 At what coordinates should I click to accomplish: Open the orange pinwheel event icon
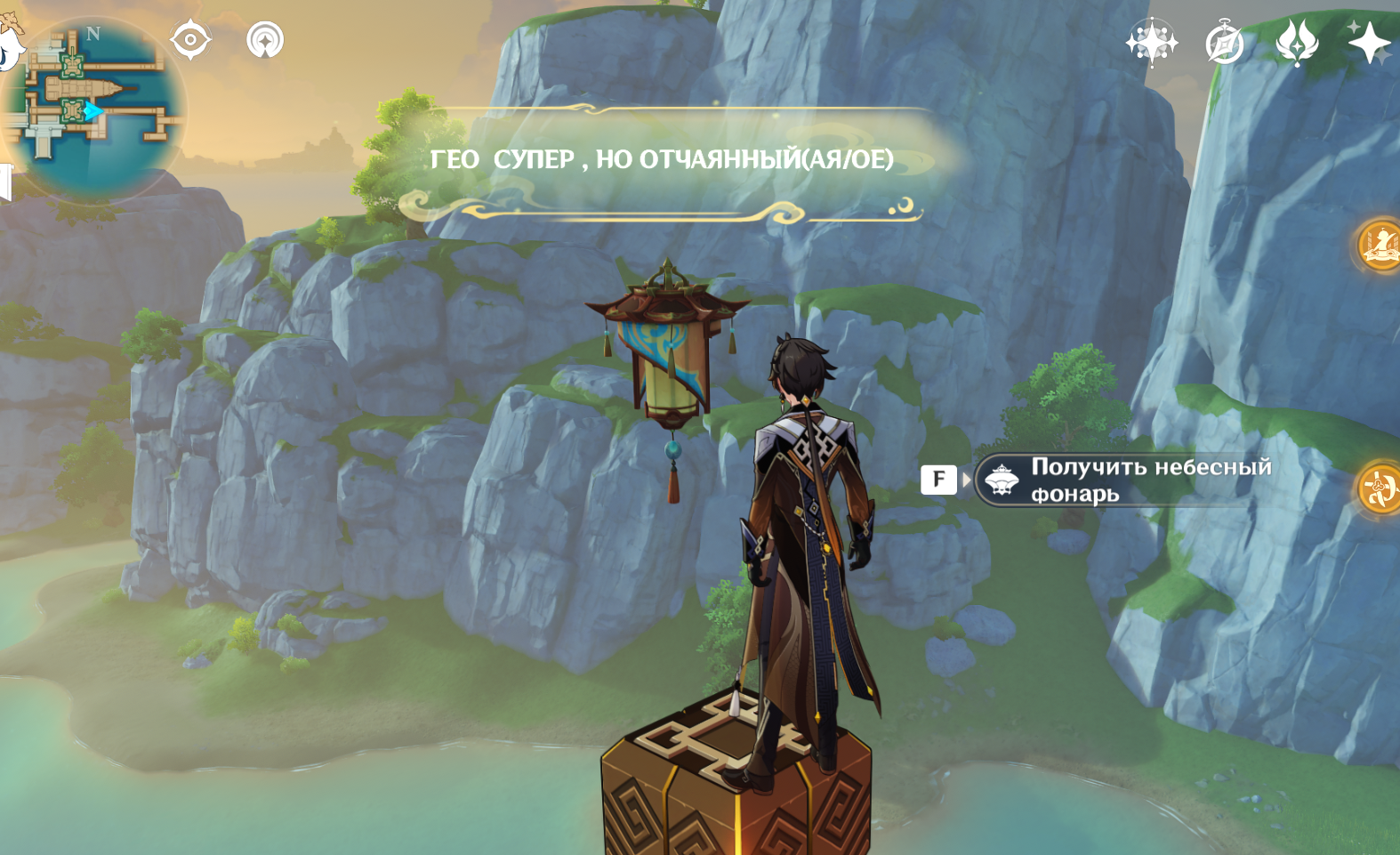tap(1380, 488)
